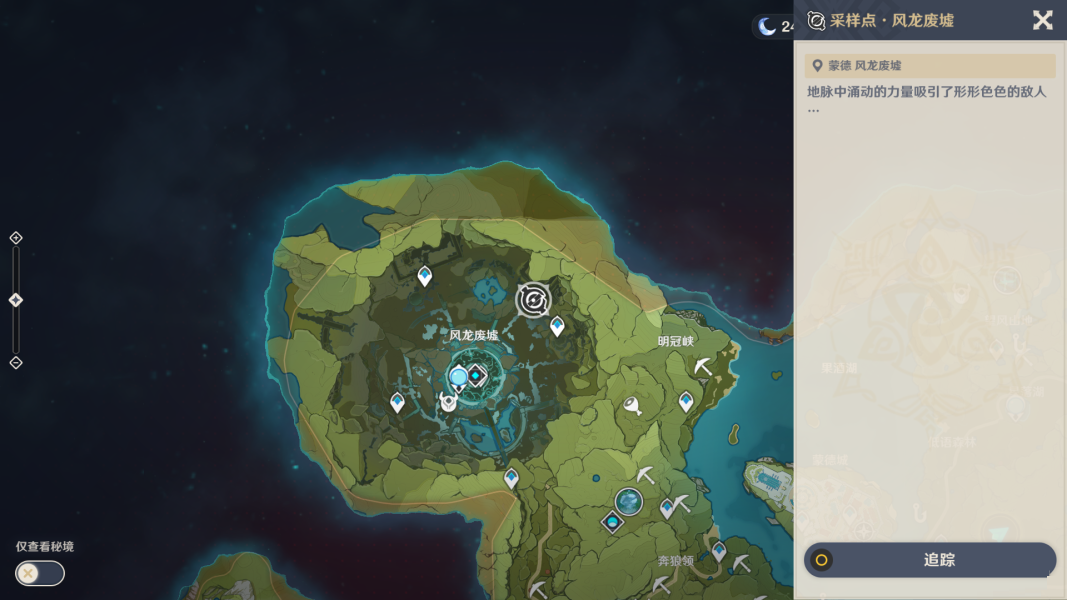Close the 采样点·风龙废墟 info panel
Image resolution: width=1067 pixels, height=600 pixels.
click(x=1042, y=20)
